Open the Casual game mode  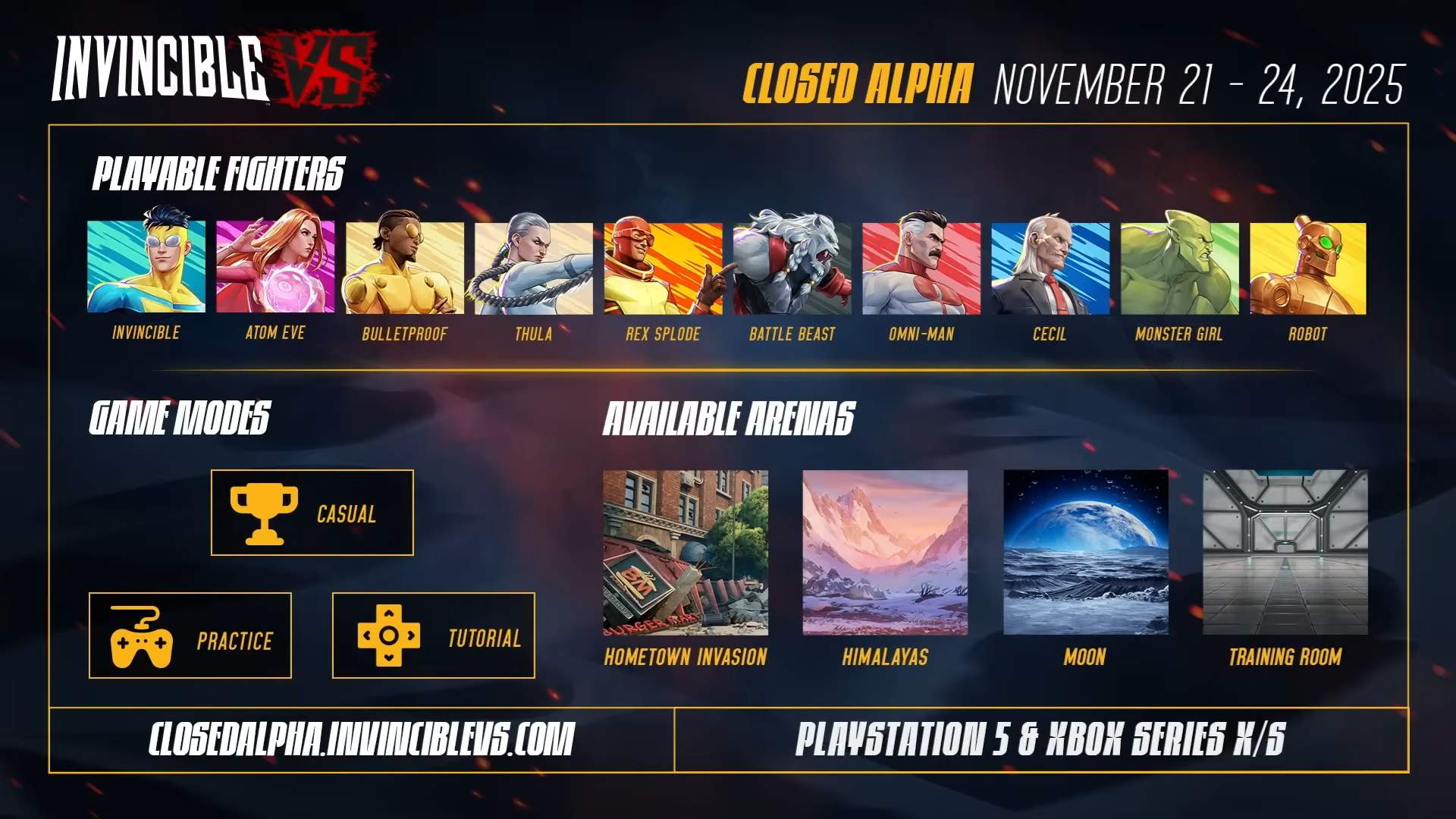point(312,513)
